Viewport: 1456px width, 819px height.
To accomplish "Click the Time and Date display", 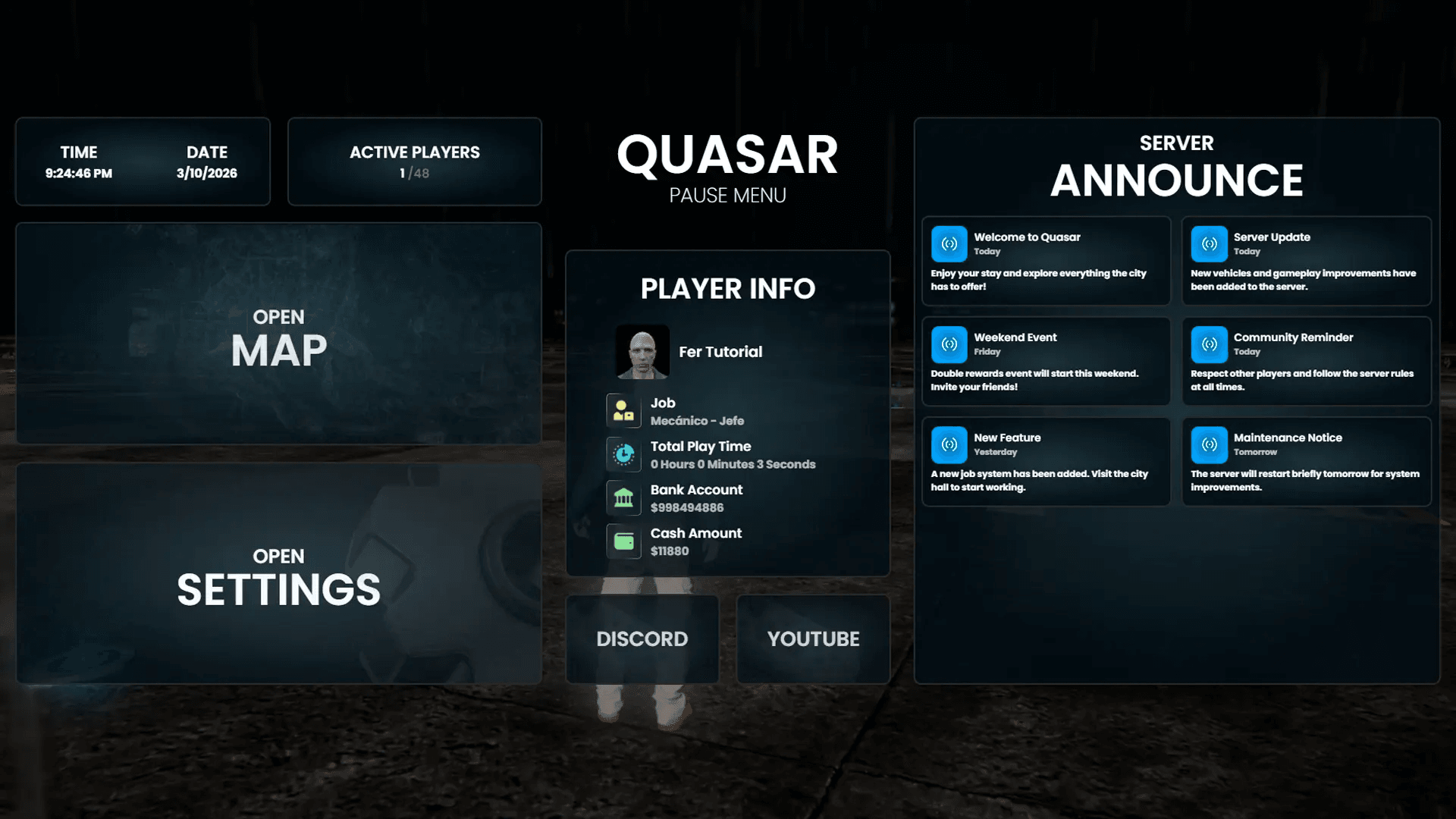I will point(142,161).
